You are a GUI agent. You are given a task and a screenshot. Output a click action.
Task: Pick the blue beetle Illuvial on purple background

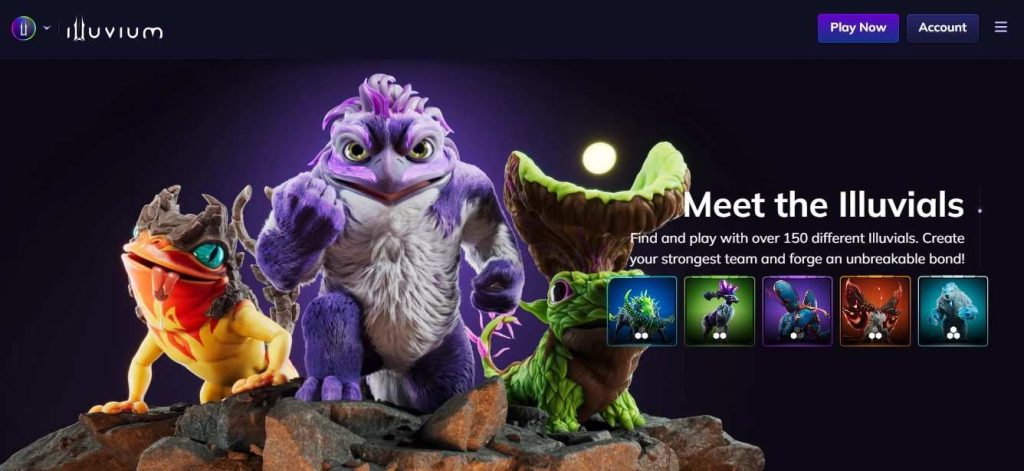(x=797, y=311)
